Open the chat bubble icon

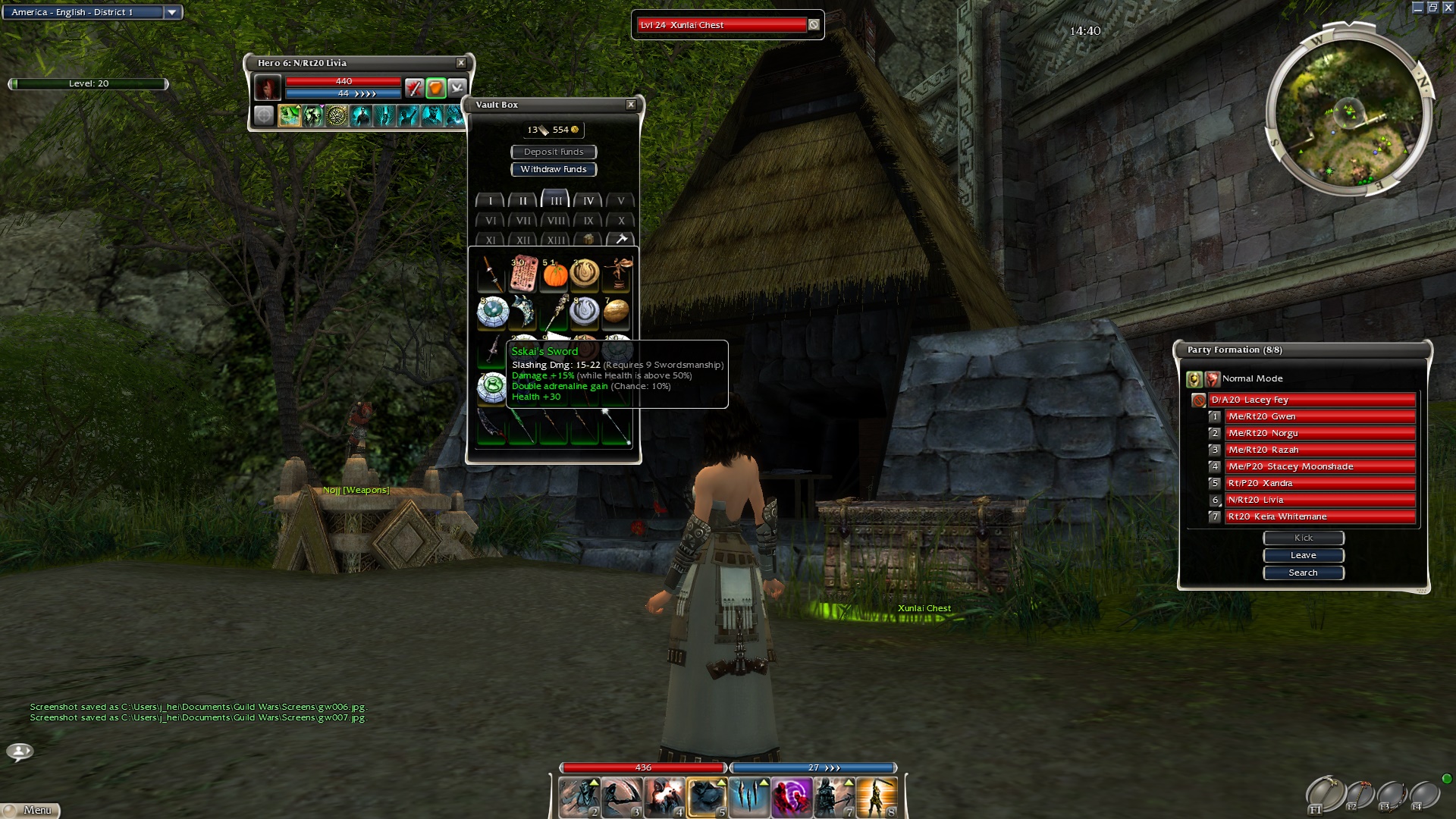coord(20,752)
